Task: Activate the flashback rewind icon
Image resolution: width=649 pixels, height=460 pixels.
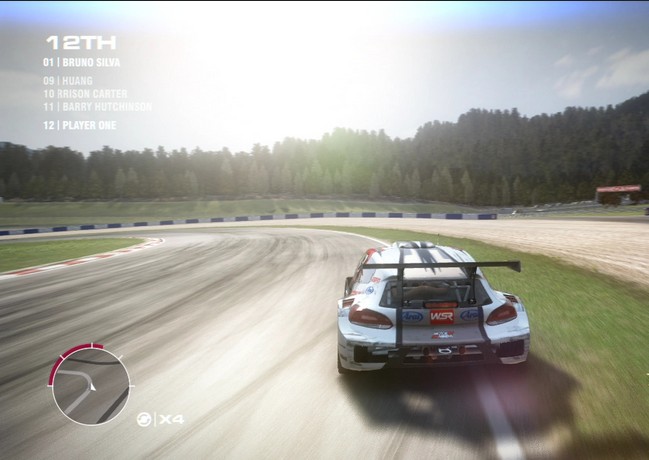Action: click(x=144, y=419)
